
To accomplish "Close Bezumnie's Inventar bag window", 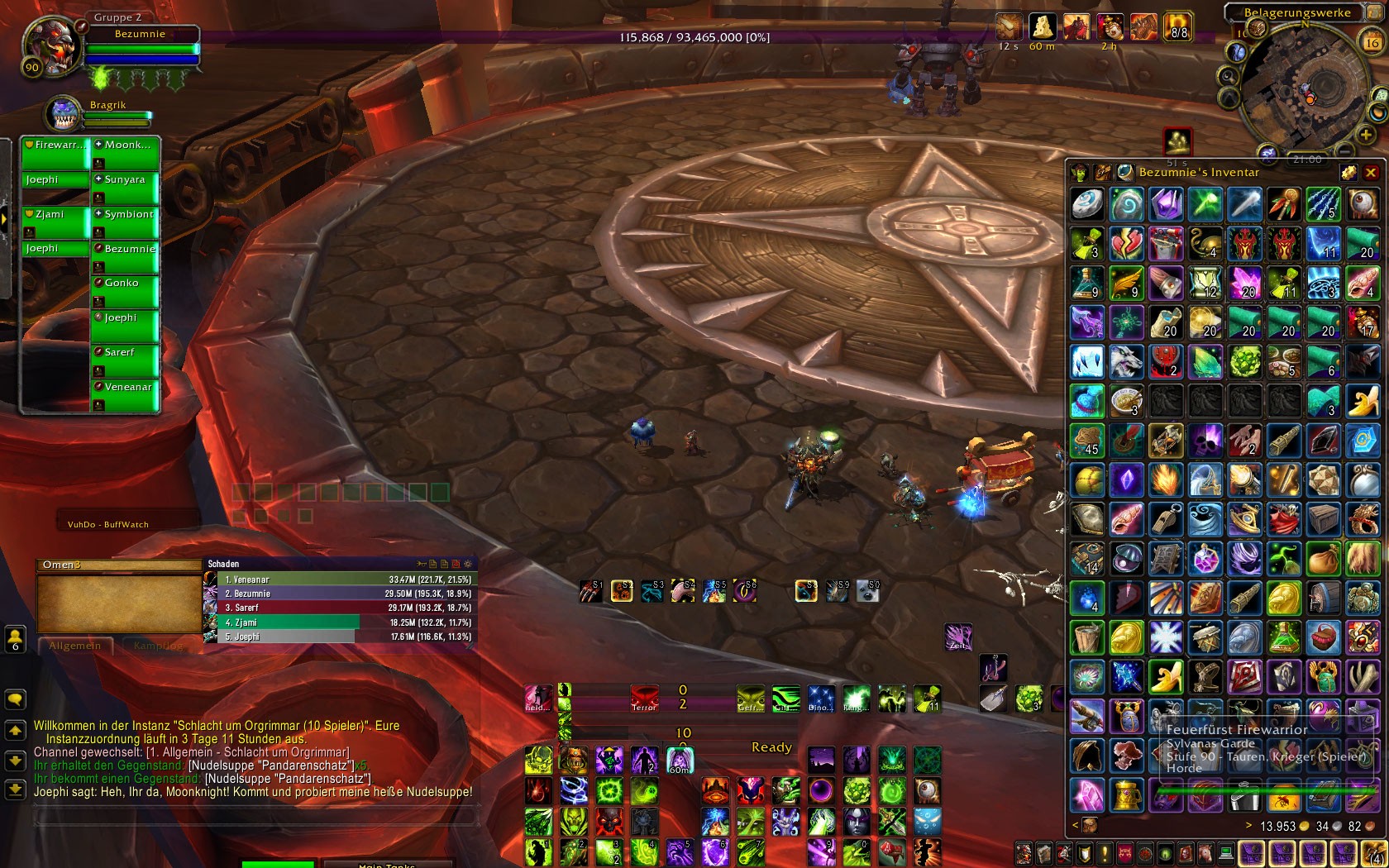I will click(x=1370, y=172).
